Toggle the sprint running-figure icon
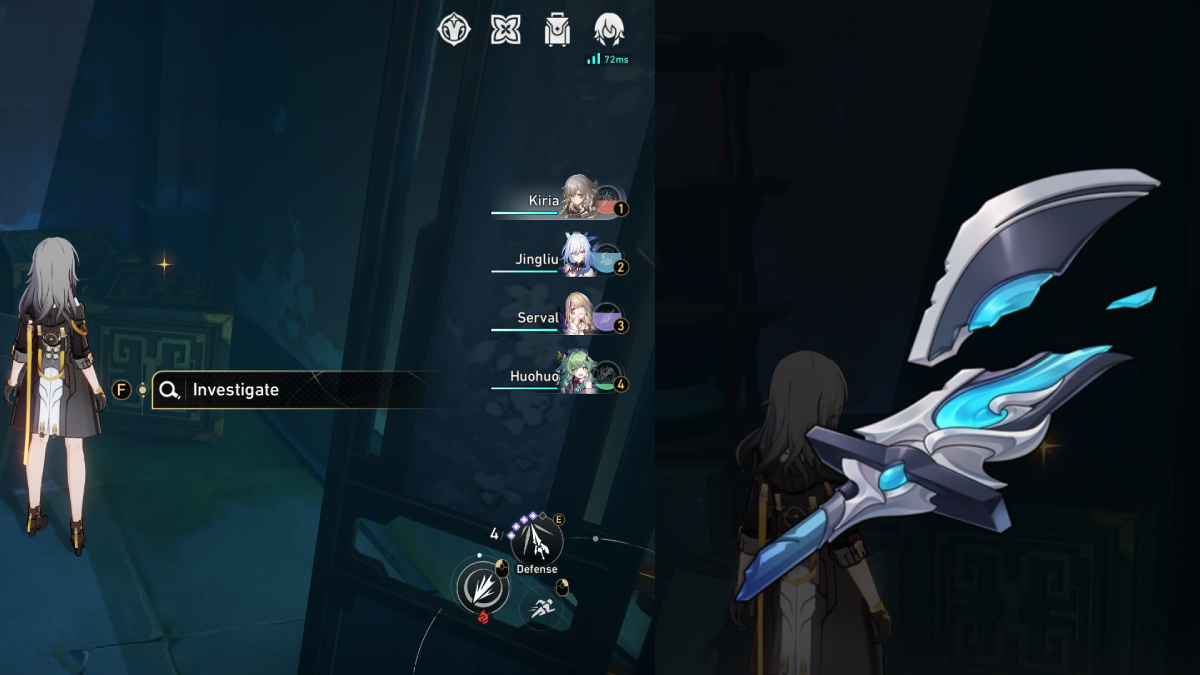Viewport: 1200px width, 675px height. tap(541, 606)
